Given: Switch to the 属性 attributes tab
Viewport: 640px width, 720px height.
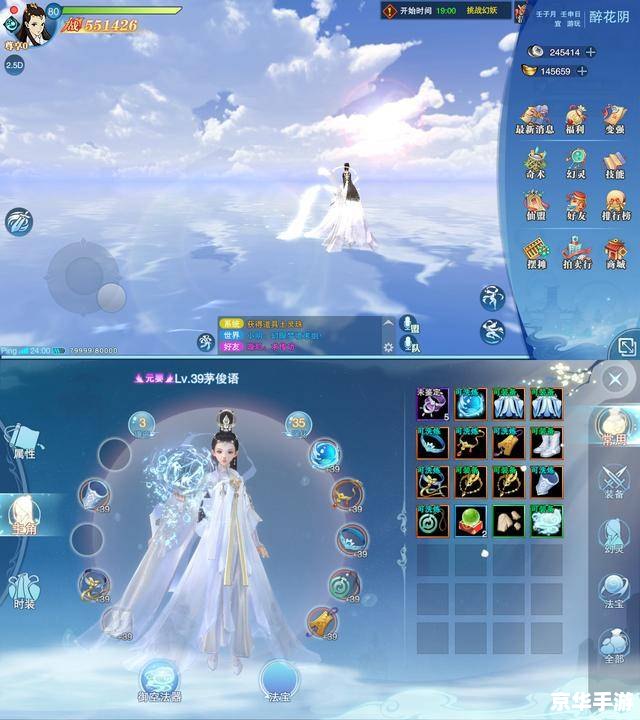Looking at the screenshot, I should (x=22, y=441).
